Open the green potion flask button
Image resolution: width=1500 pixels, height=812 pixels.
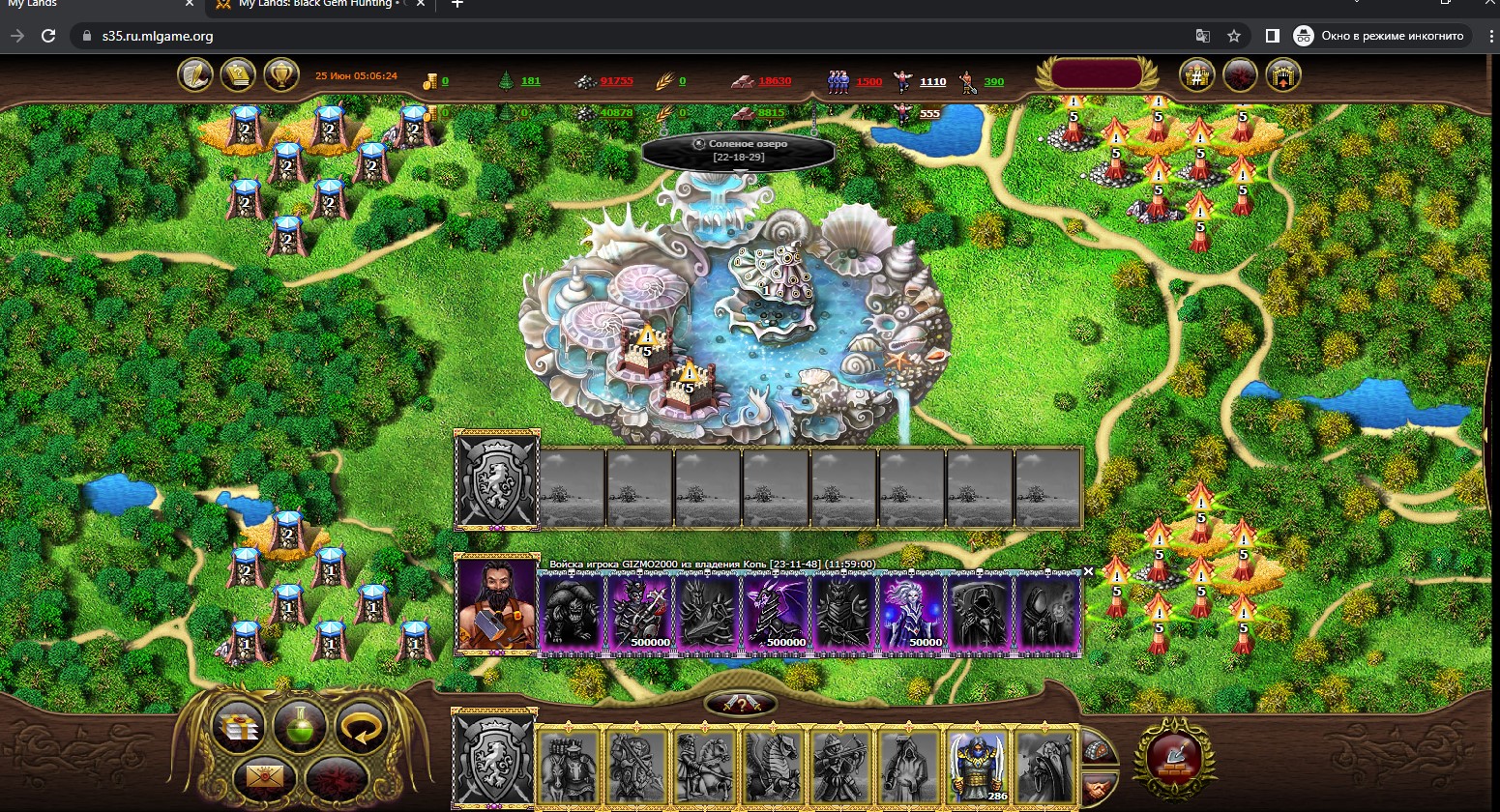click(299, 726)
